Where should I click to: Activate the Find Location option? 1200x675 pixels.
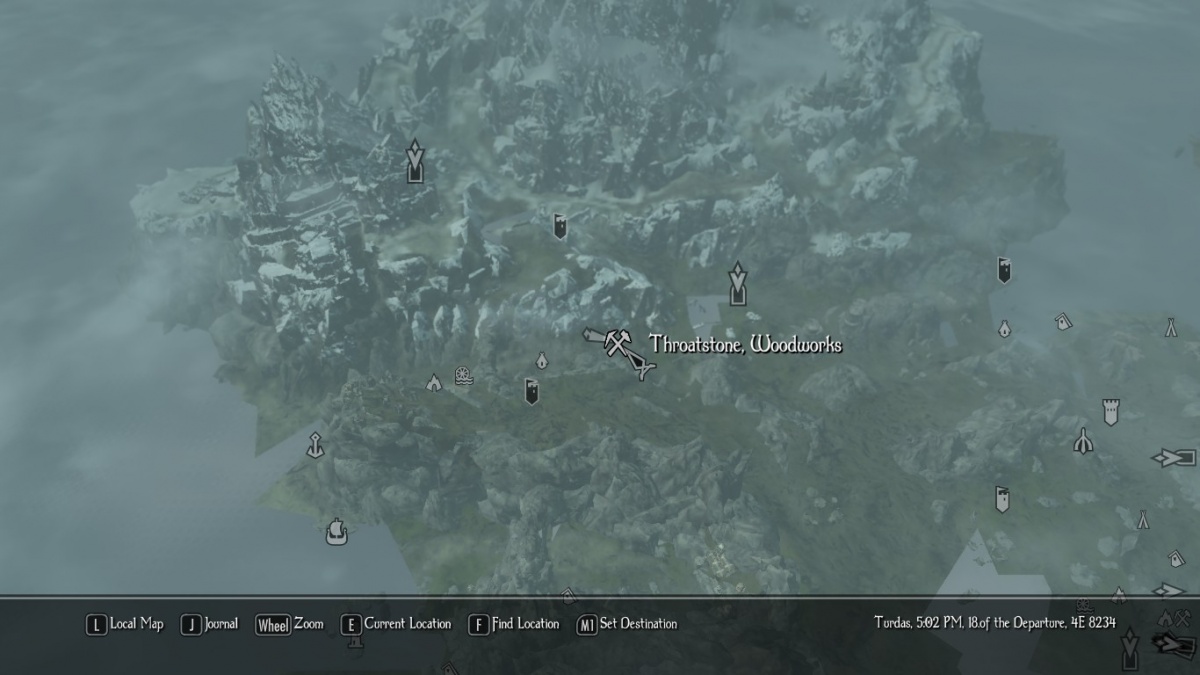point(514,624)
